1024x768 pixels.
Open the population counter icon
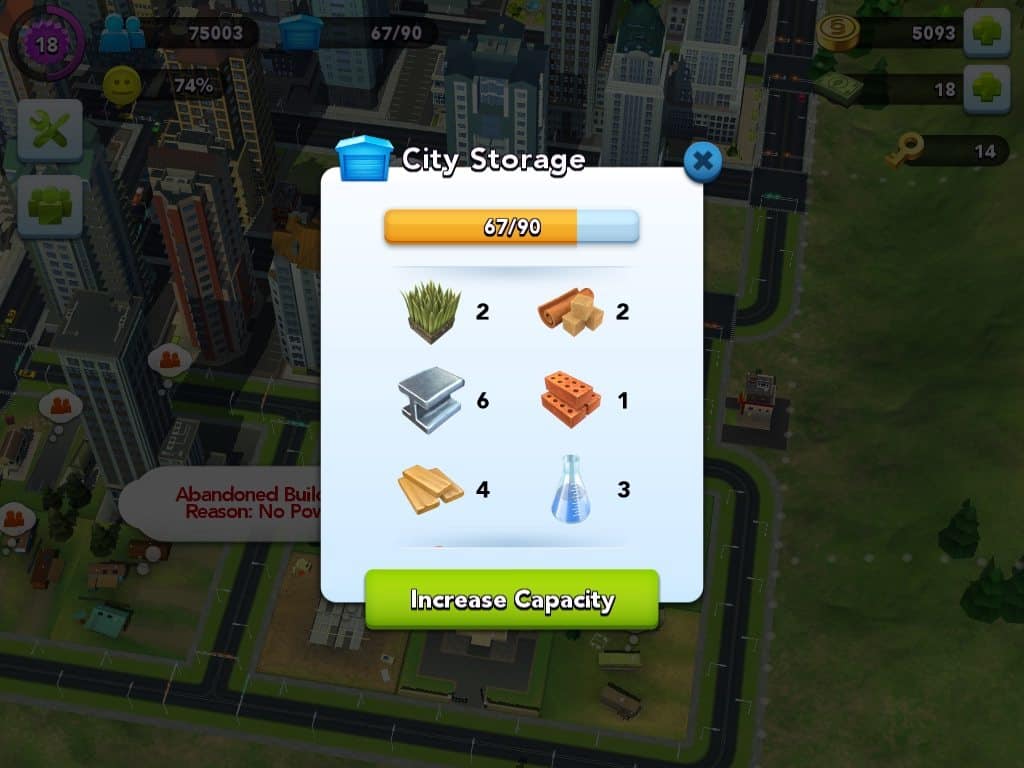pyautogui.click(x=124, y=35)
